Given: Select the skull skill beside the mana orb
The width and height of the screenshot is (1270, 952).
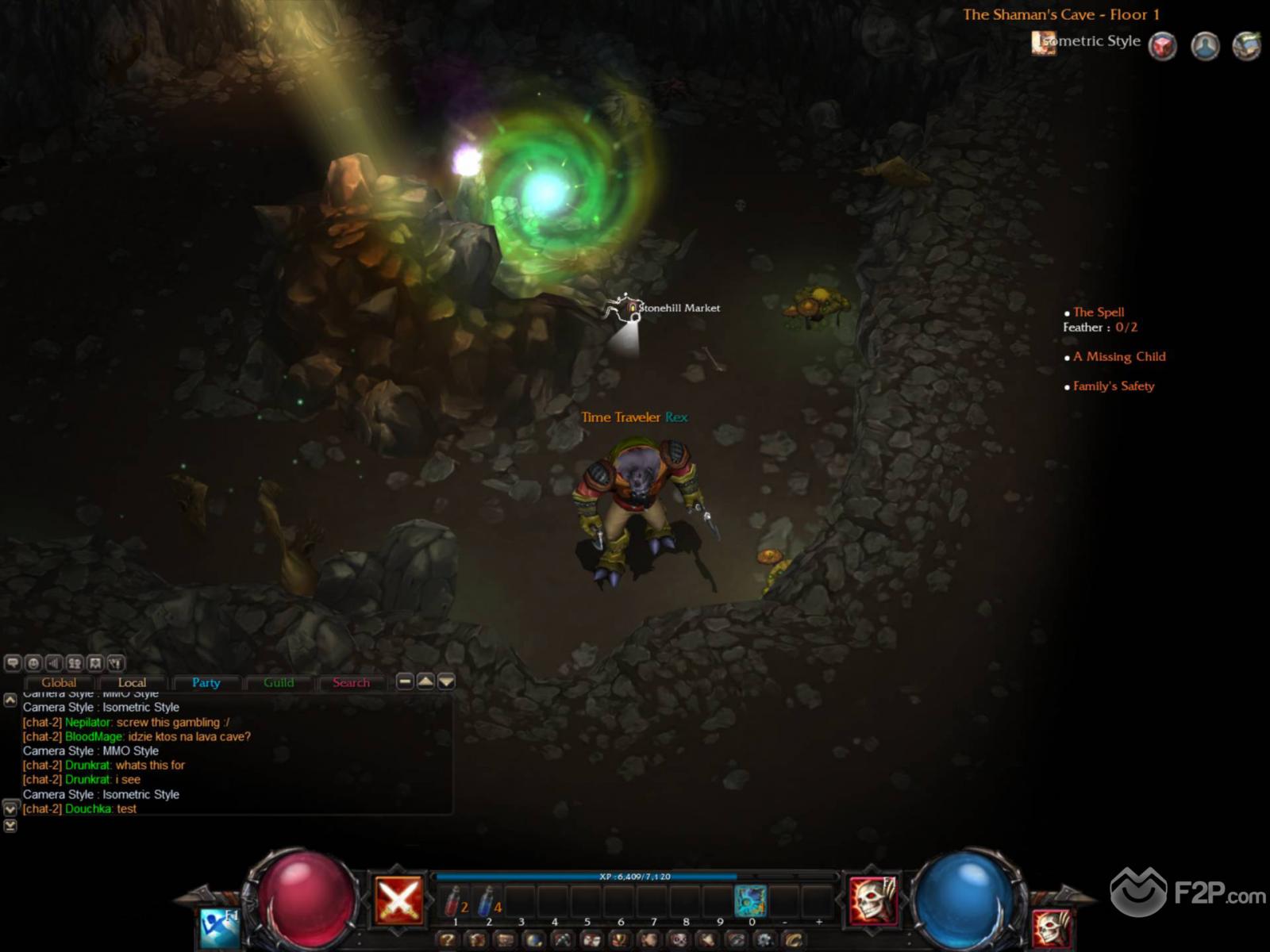Looking at the screenshot, I should click(872, 900).
